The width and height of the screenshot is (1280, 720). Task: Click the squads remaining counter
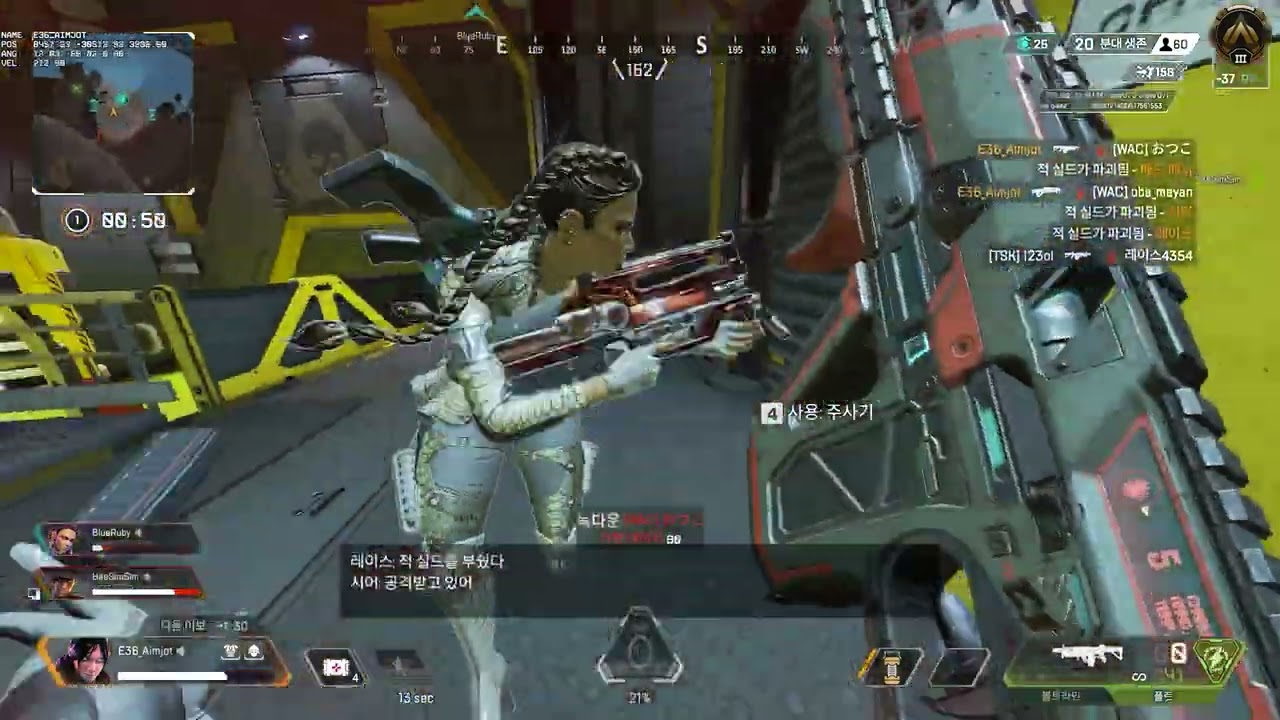(x=1110, y=44)
